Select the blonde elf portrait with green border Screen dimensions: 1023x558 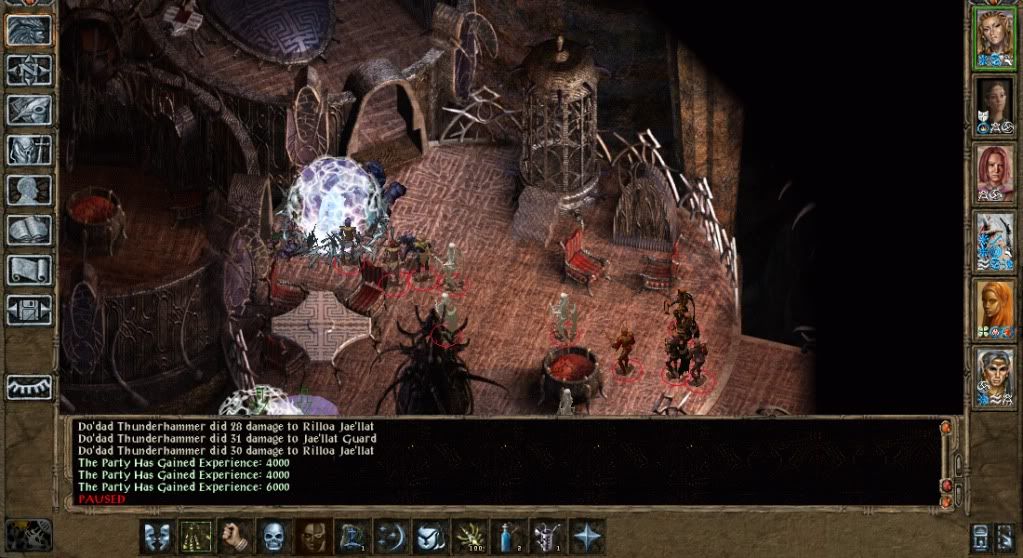click(x=995, y=37)
